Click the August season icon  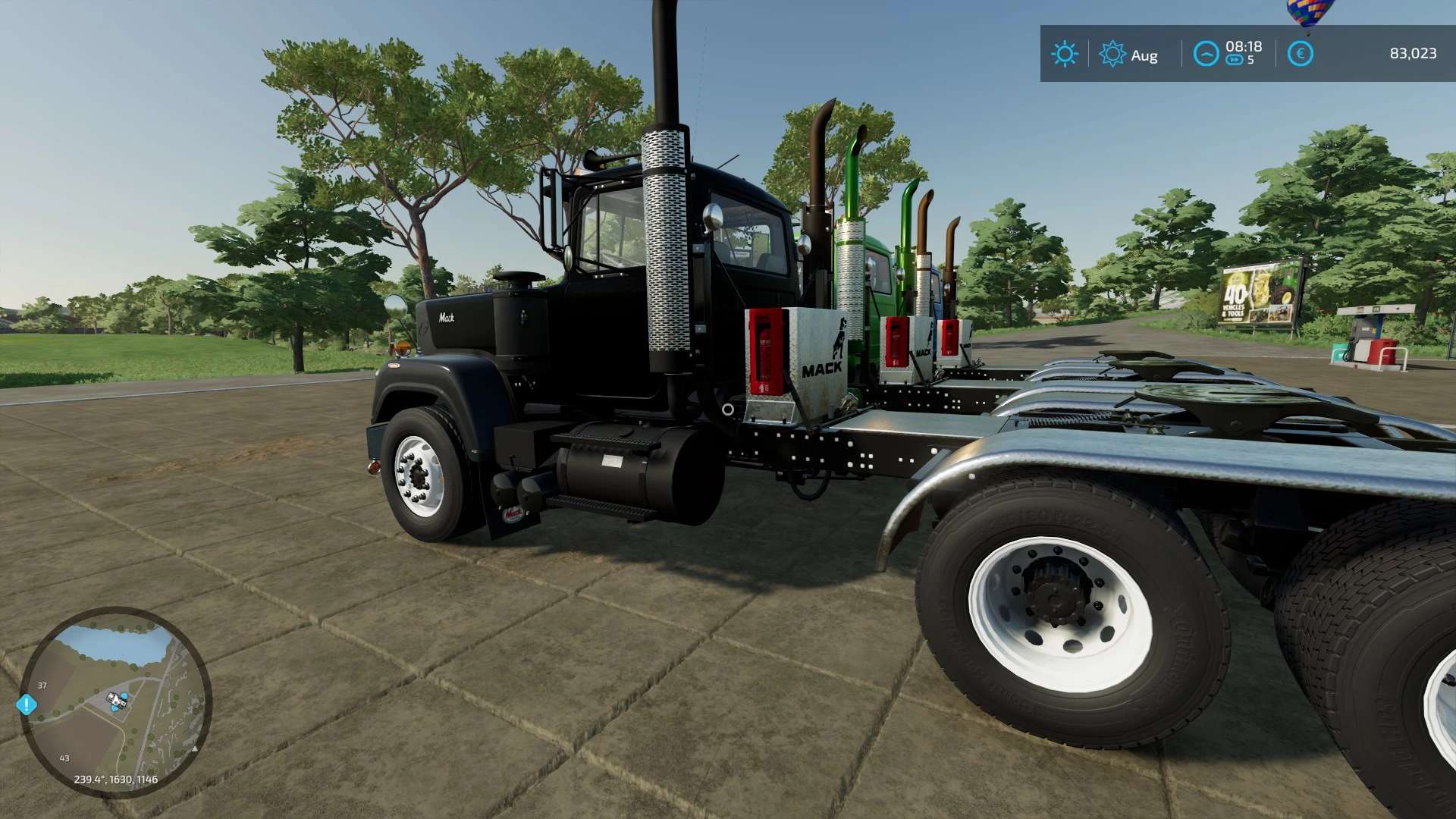1112,54
